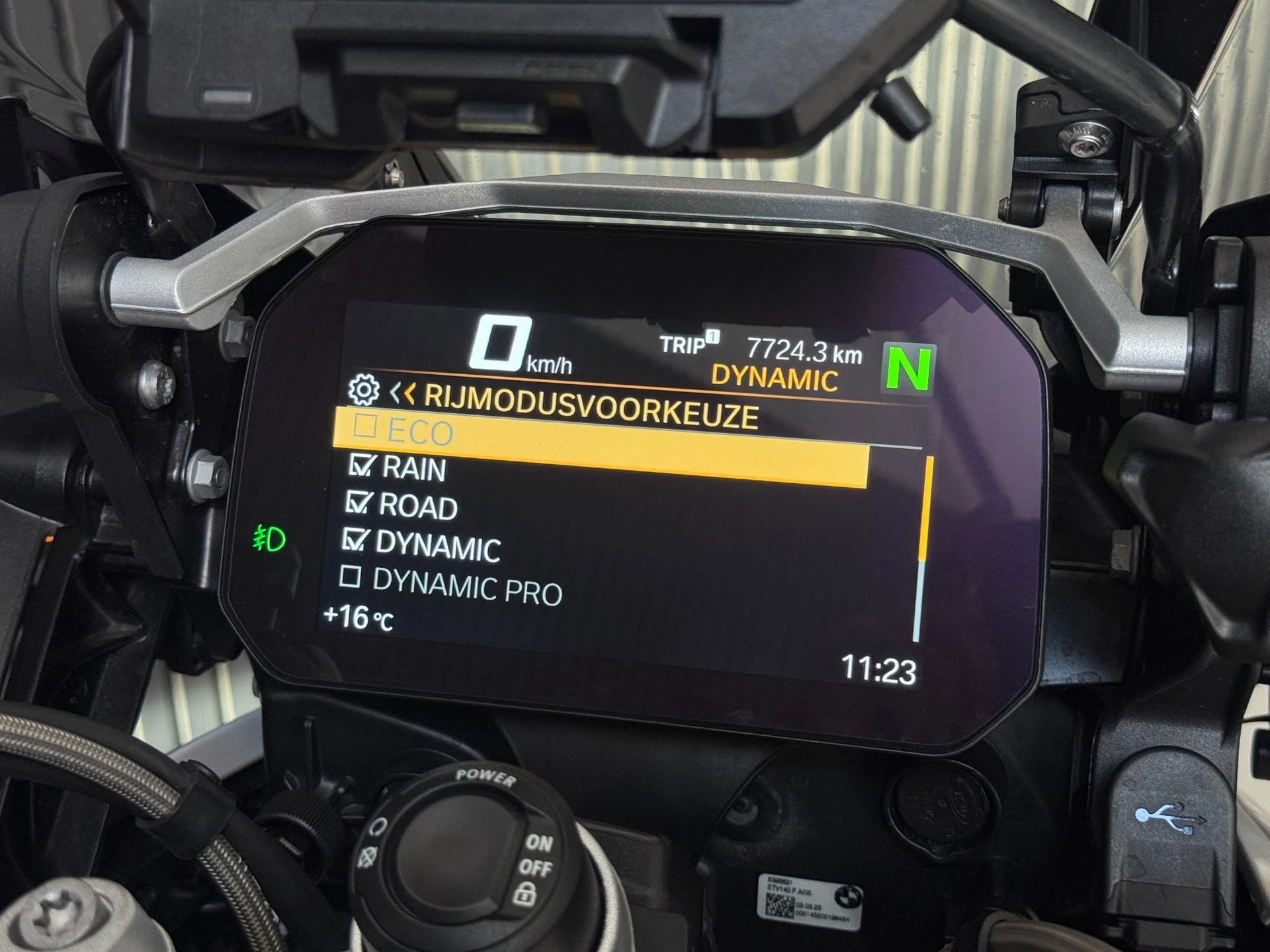Open settings via the gear icon

(x=364, y=390)
